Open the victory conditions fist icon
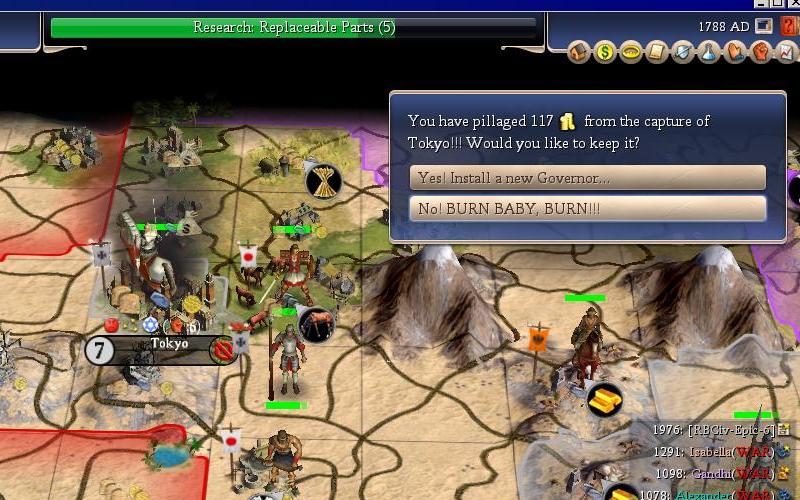This screenshot has width=800, height=500. pyautogui.click(x=760, y=51)
